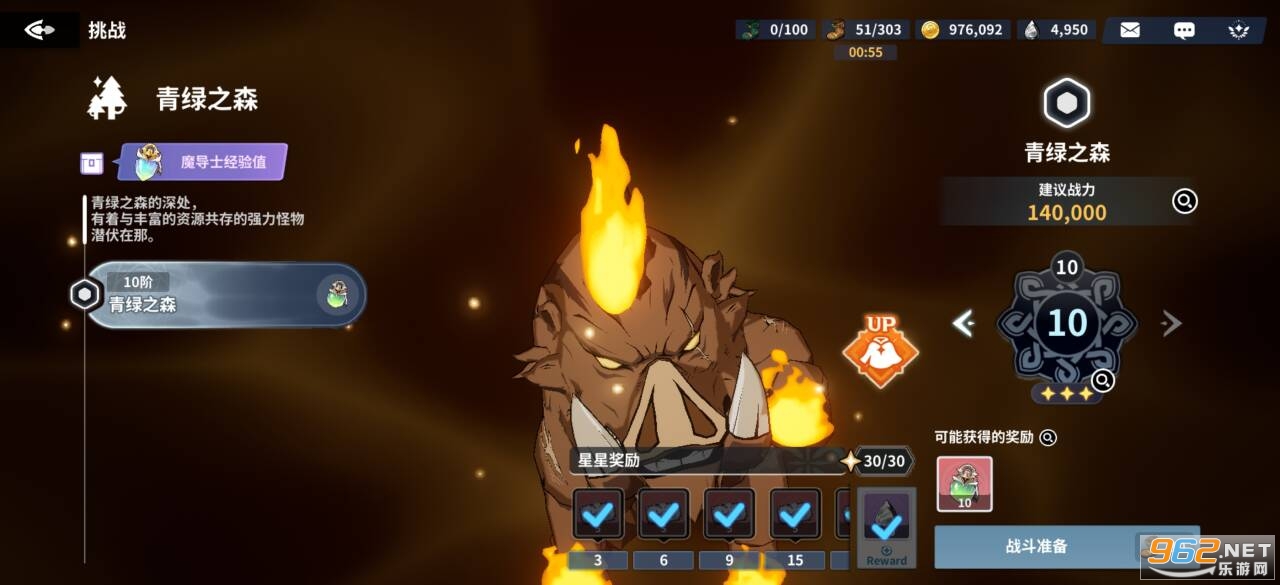Select previous difficulty stage arrow
This screenshot has height=585, width=1280.
(963, 323)
